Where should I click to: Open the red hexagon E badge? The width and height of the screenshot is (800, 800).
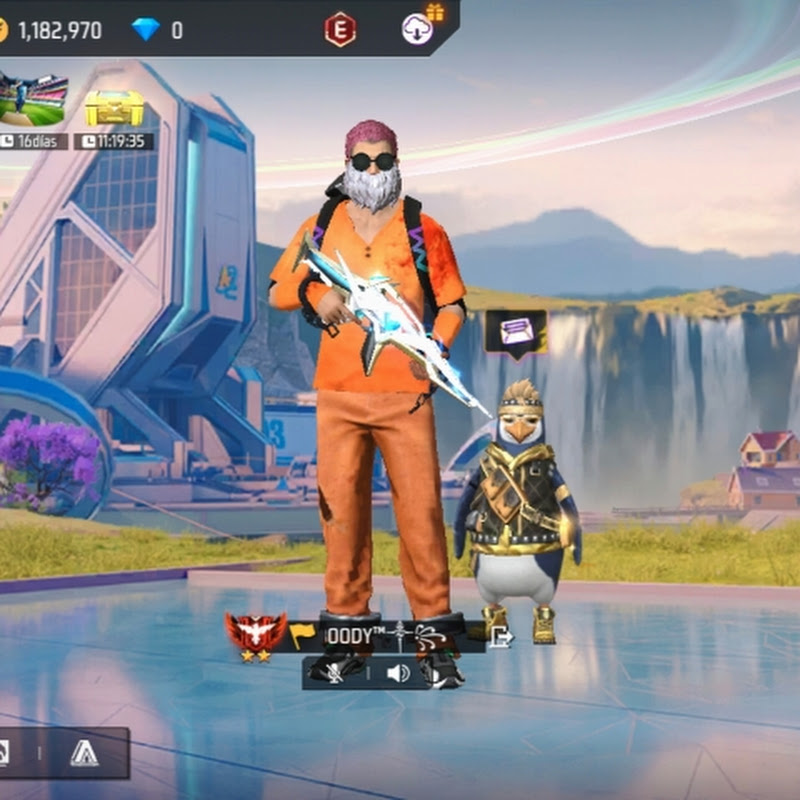[340, 30]
